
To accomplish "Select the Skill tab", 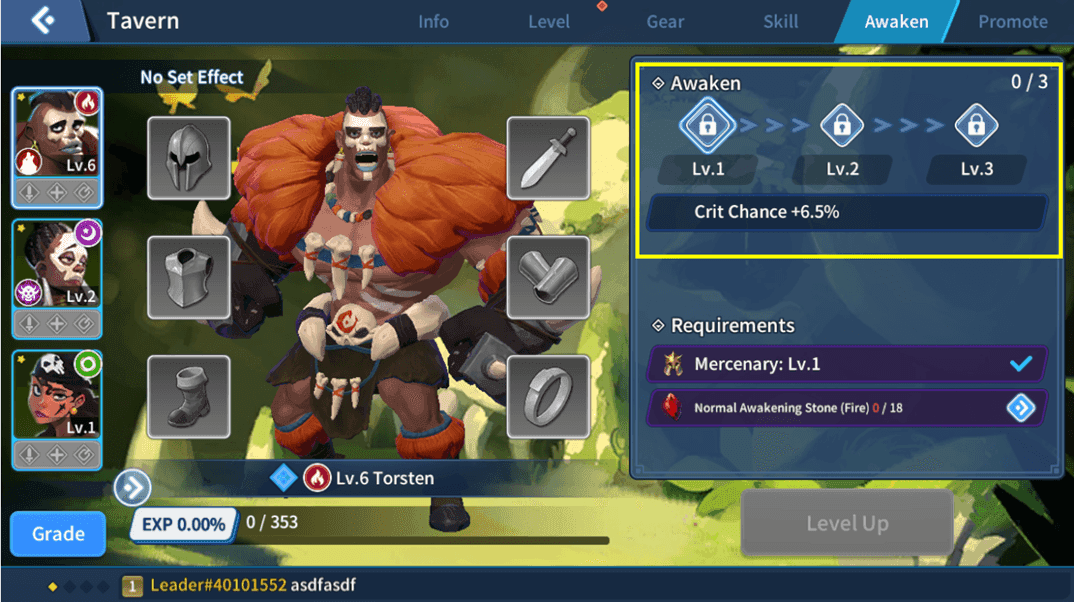I will pos(780,21).
